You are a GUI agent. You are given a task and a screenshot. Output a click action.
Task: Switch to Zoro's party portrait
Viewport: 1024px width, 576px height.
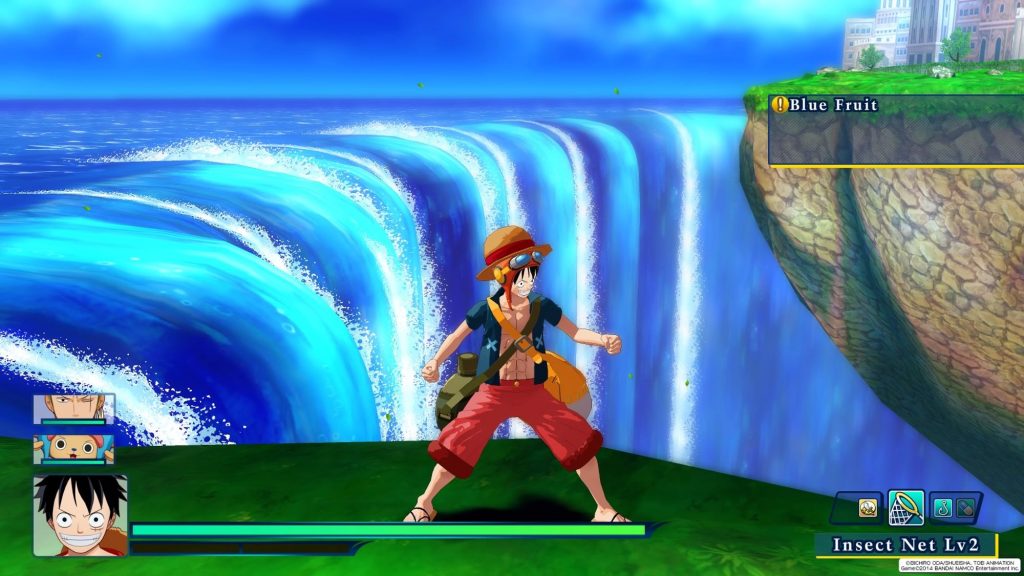click(73, 409)
